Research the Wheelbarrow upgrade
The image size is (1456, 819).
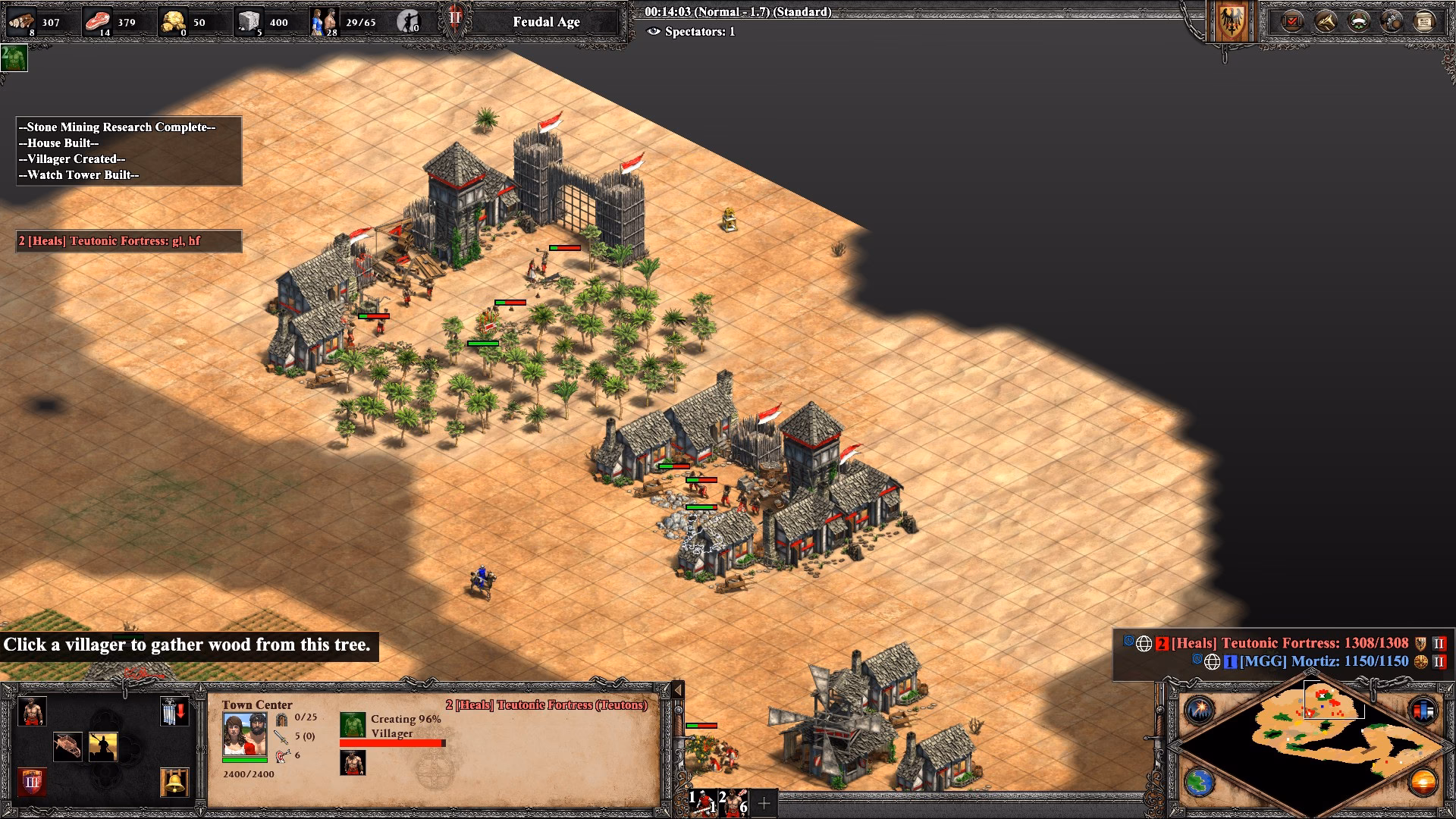click(68, 746)
